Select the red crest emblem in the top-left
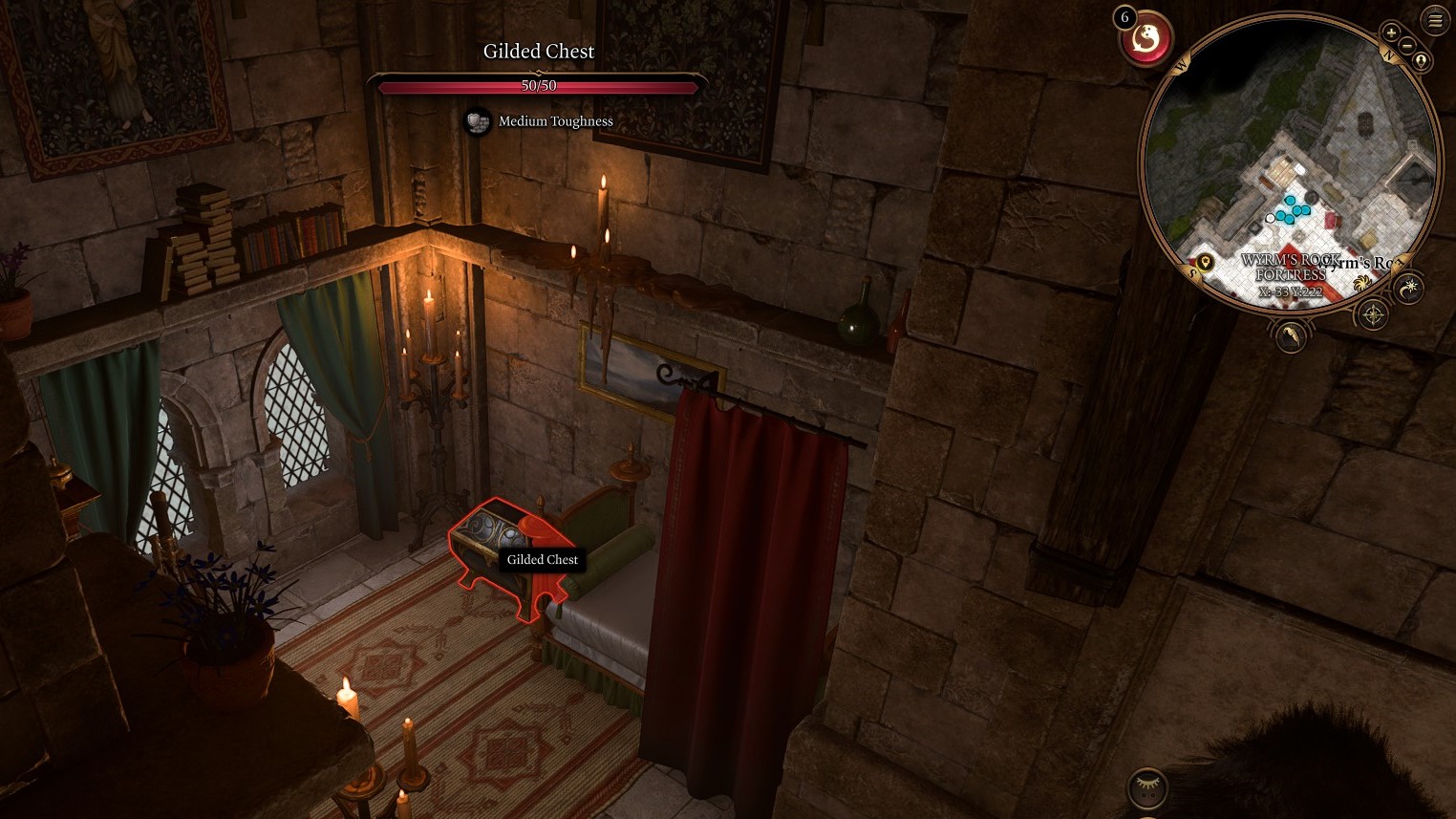The width and height of the screenshot is (1456, 819). tap(1146, 36)
